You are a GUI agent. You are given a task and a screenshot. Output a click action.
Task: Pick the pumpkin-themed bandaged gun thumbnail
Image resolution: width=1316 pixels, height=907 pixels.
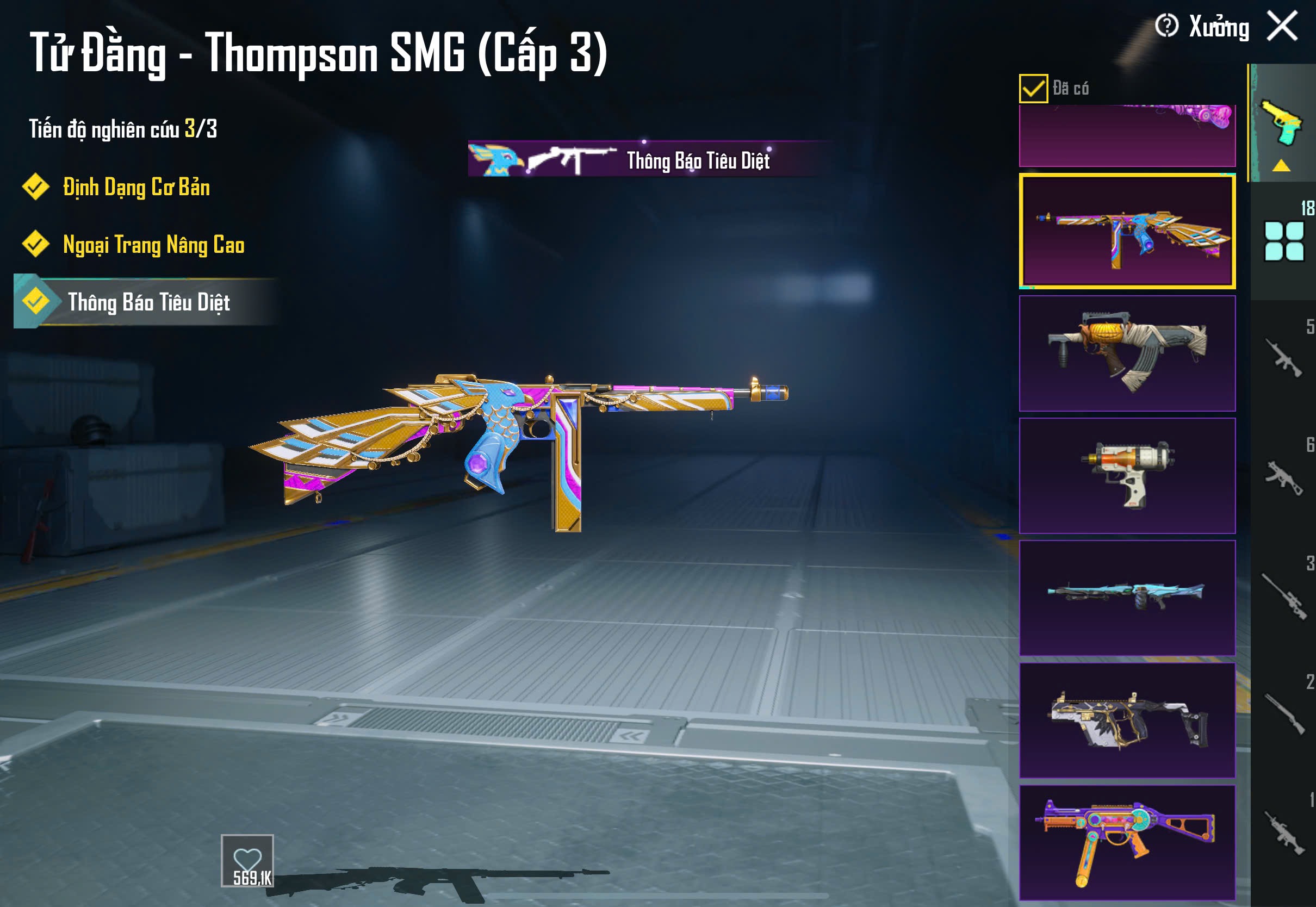(x=1127, y=353)
